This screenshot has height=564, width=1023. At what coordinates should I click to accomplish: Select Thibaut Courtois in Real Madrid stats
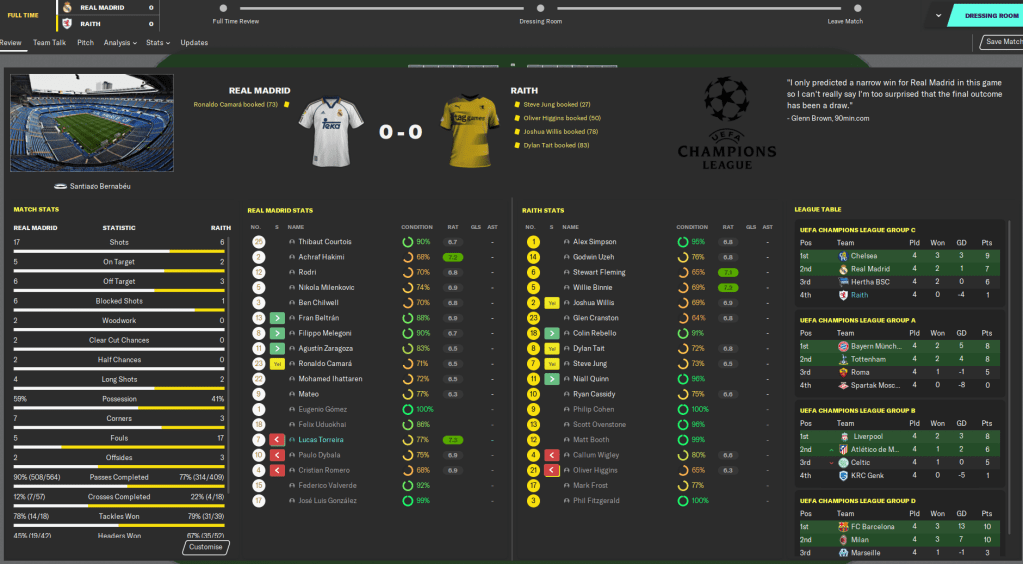click(x=326, y=242)
